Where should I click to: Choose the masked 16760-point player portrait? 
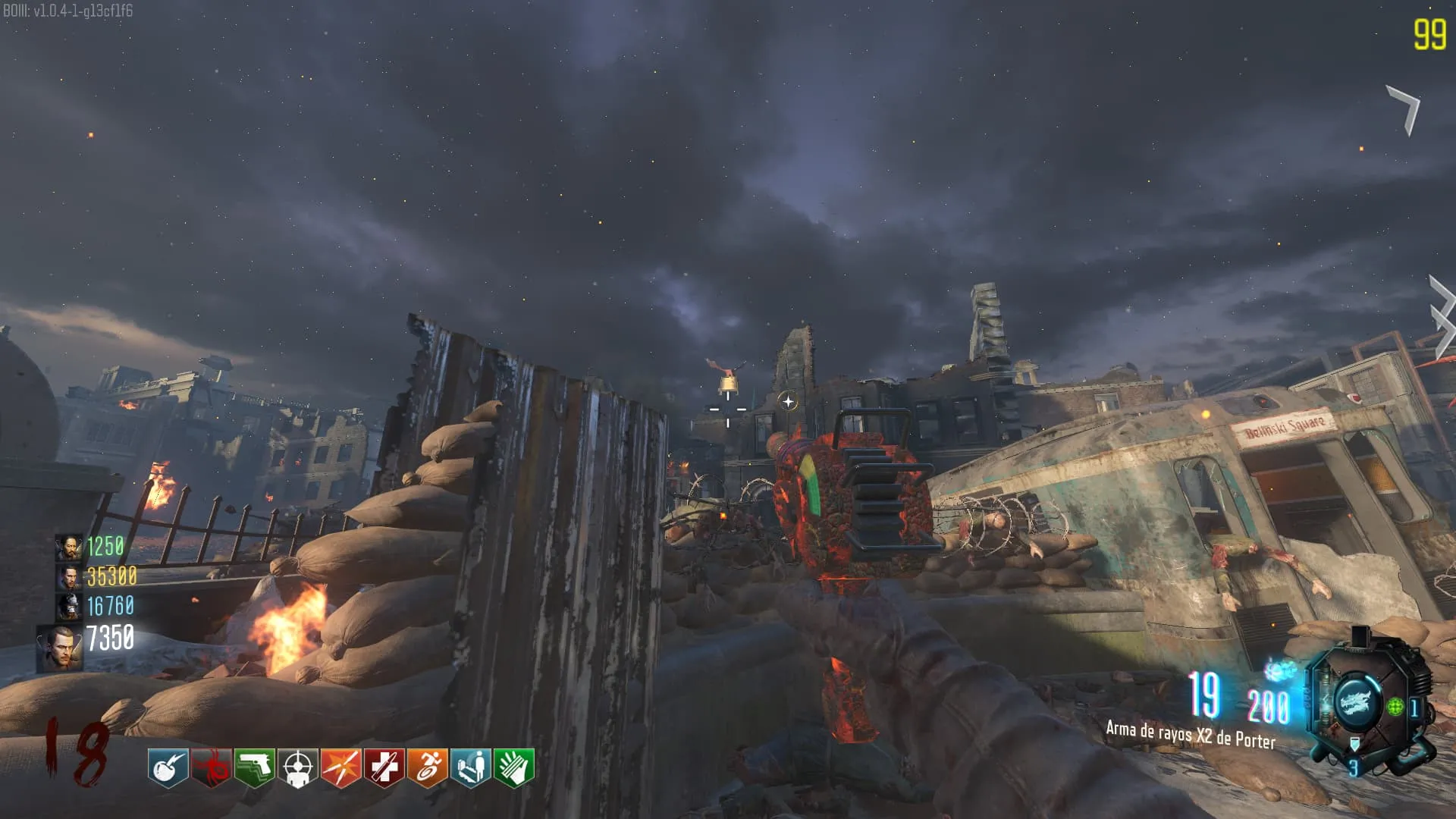[x=68, y=607]
